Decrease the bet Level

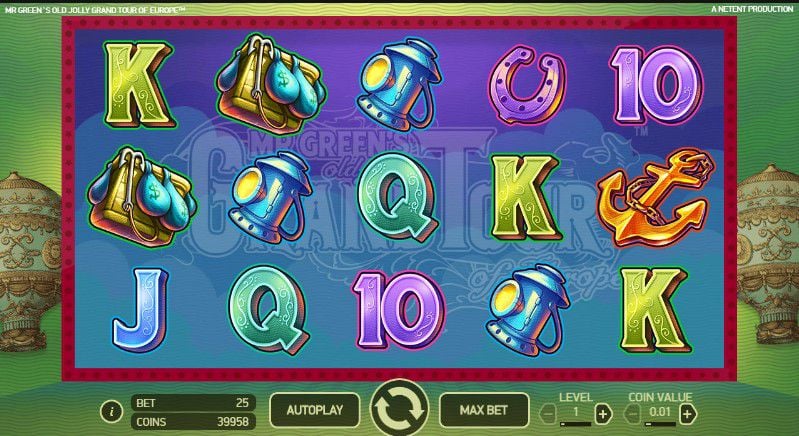[549, 413]
